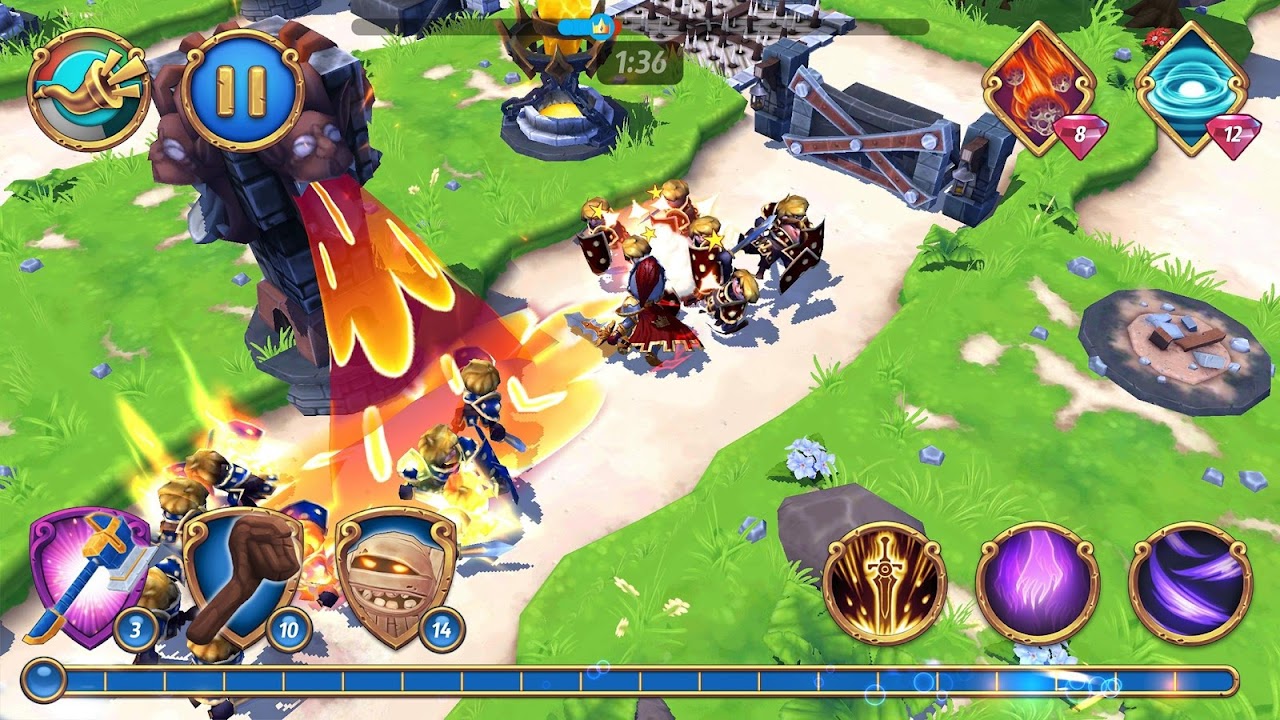Cast the blue vortex spell costing 12 gems

1192,88
